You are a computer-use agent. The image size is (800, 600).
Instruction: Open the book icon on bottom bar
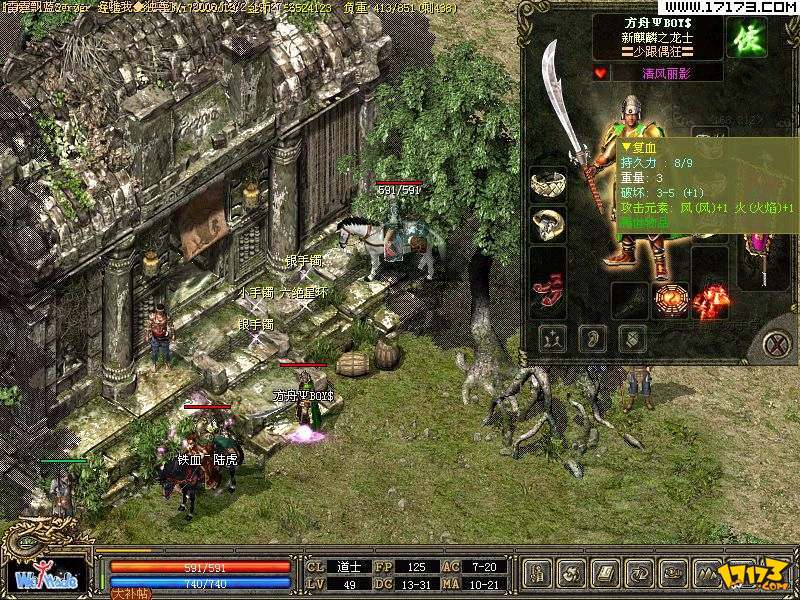[606, 574]
